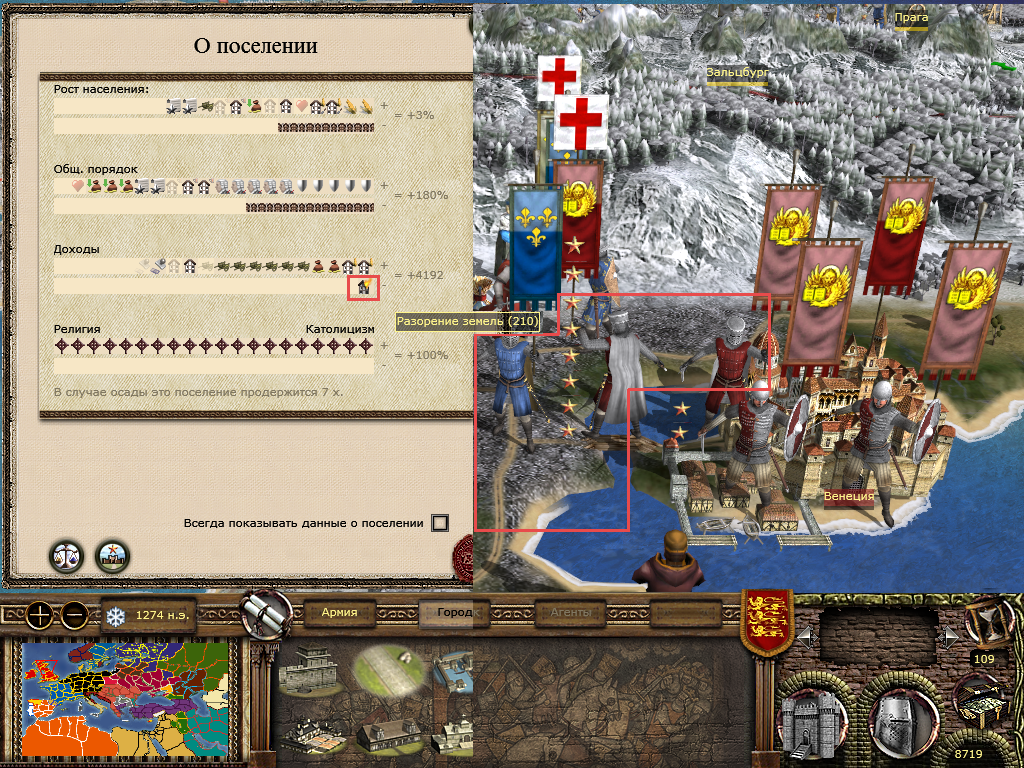
Task: Tick the "Всегда показывать данные о поселении" checkbox
Action: [x=440, y=523]
